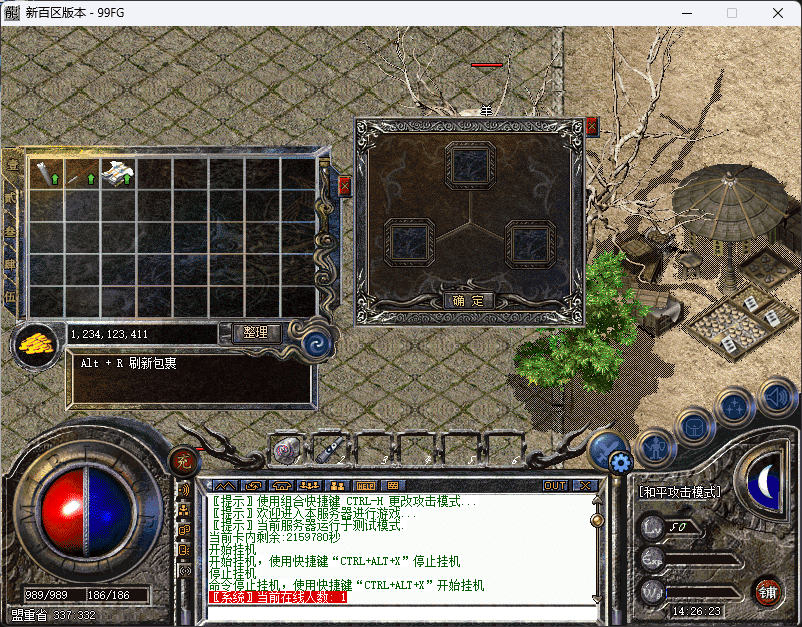Screen dimensions: 802x627
Task: Click the OUT button above the chat
Action: [555, 486]
